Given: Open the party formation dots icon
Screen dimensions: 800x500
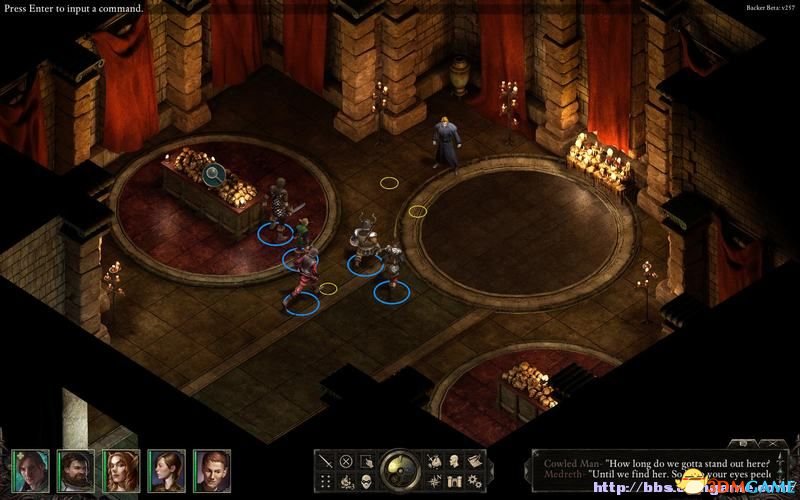Looking at the screenshot, I should tap(326, 481).
